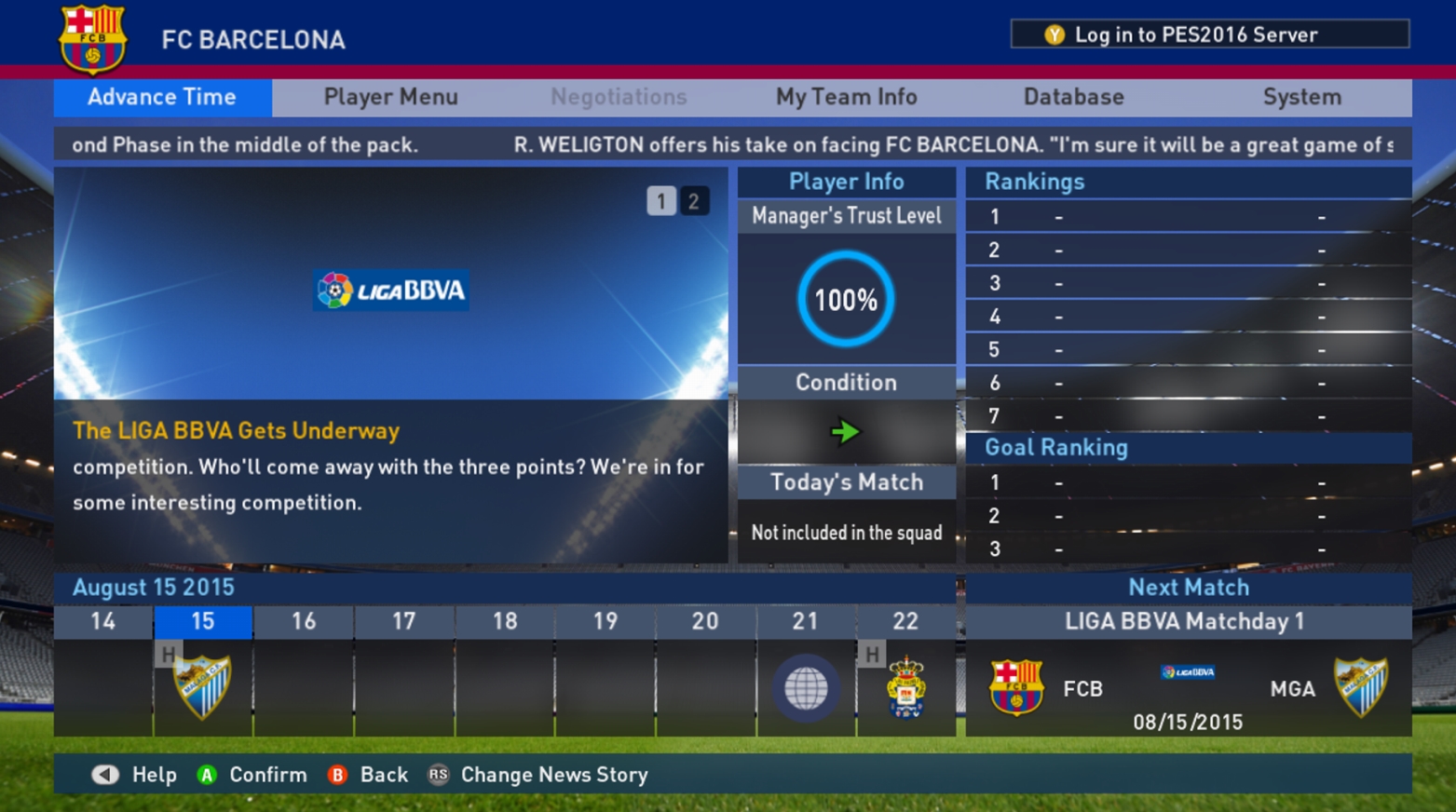The image size is (1456, 812).
Task: Open the Goal Ranking section
Action: coord(1056,448)
